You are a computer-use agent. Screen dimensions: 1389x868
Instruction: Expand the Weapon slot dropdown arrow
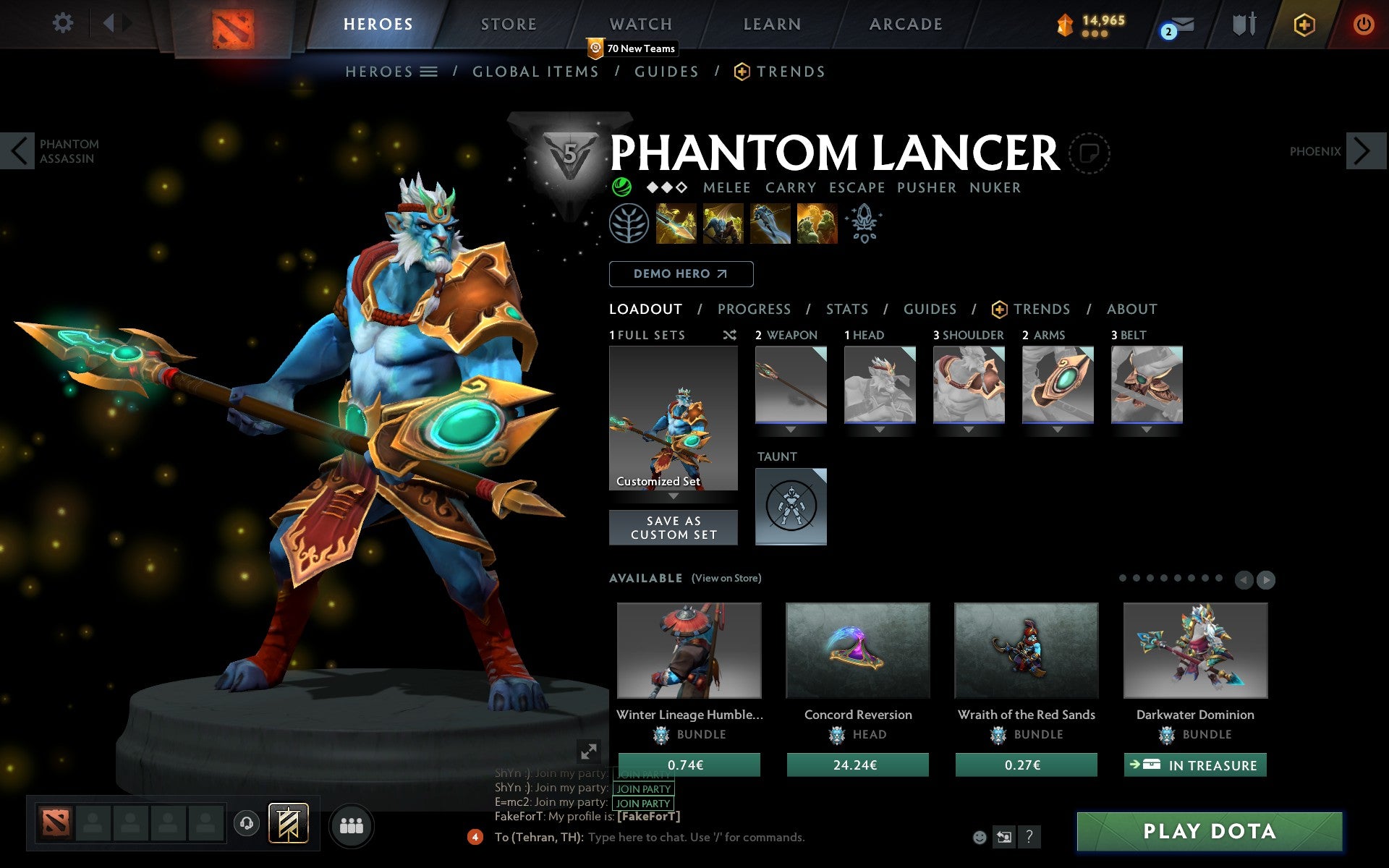(790, 428)
